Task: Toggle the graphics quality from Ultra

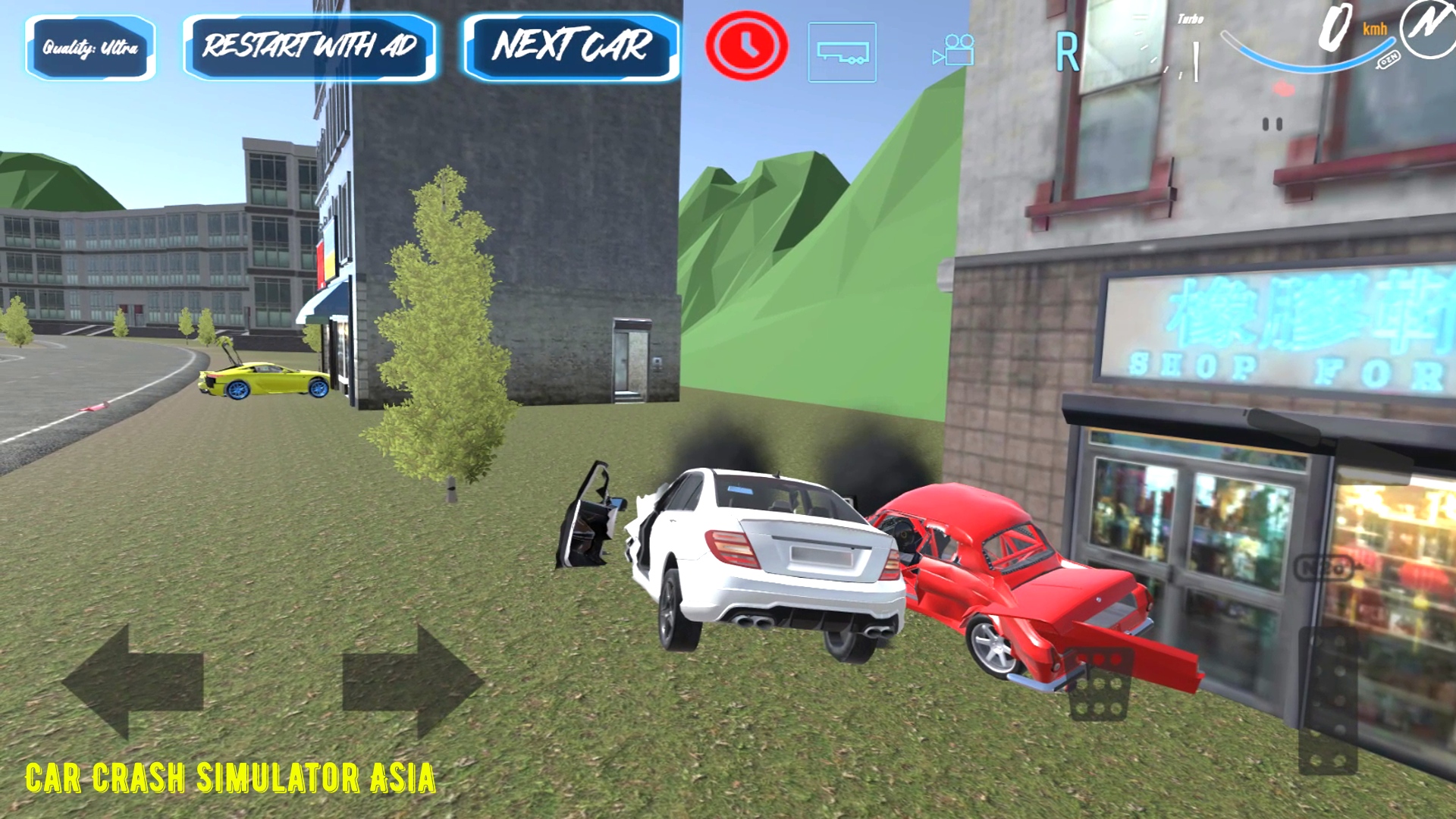Action: coord(89,47)
